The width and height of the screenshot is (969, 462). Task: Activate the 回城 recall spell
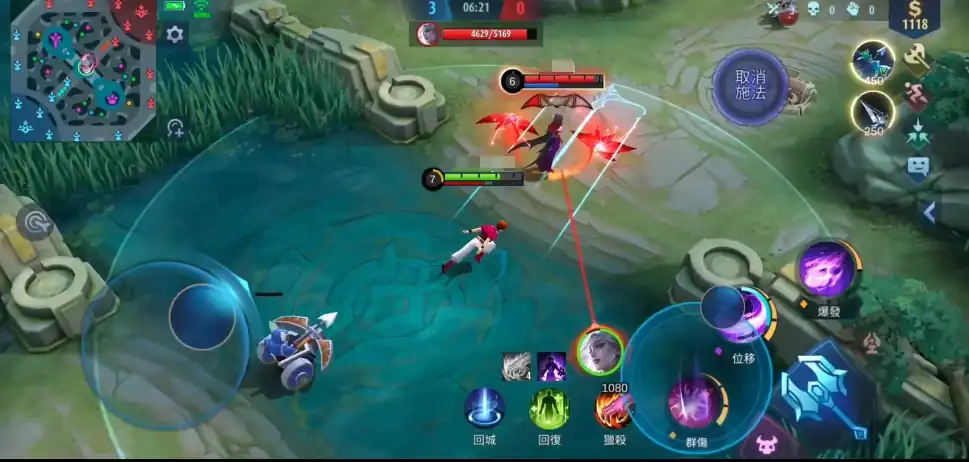click(x=484, y=408)
